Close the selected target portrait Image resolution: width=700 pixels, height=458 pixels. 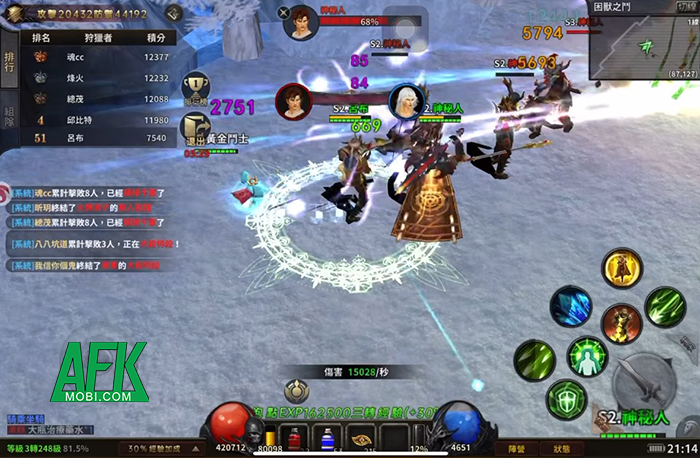pyautogui.click(x=285, y=13)
